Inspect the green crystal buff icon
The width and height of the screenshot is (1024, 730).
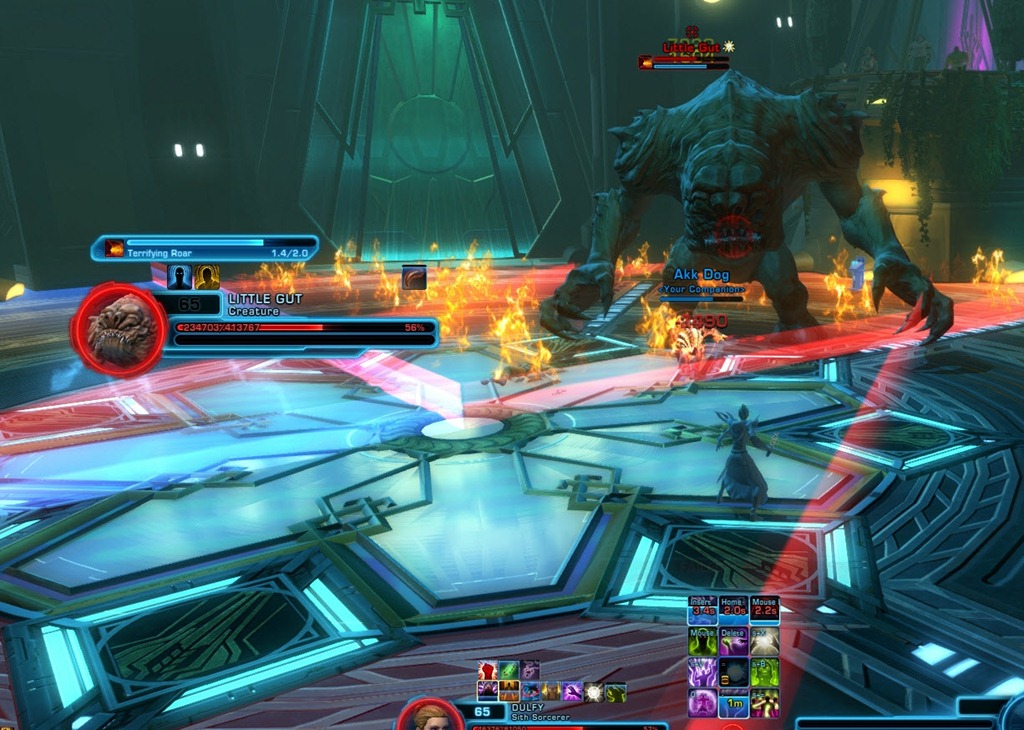click(x=509, y=671)
